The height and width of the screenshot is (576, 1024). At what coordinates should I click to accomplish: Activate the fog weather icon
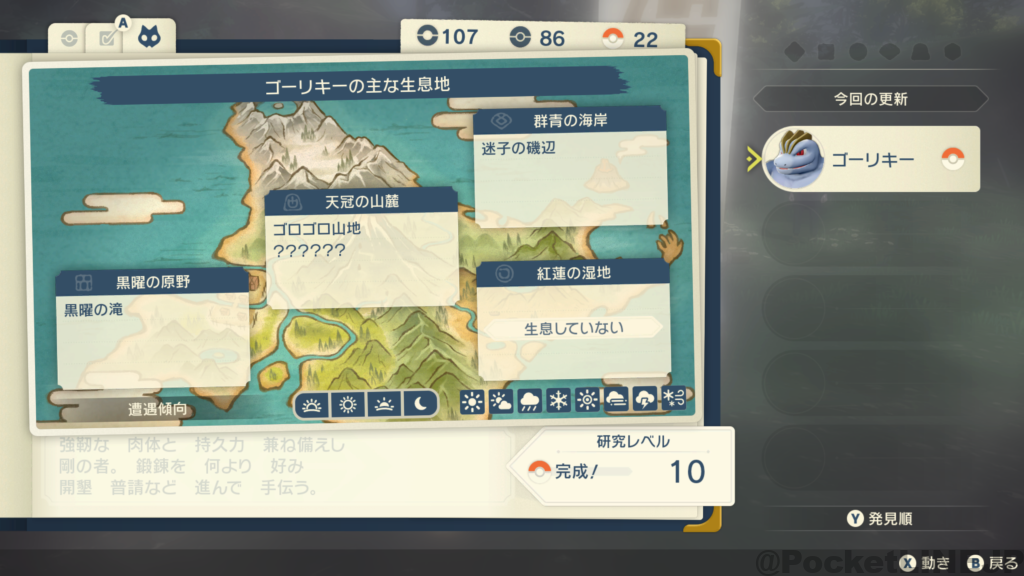pos(616,402)
